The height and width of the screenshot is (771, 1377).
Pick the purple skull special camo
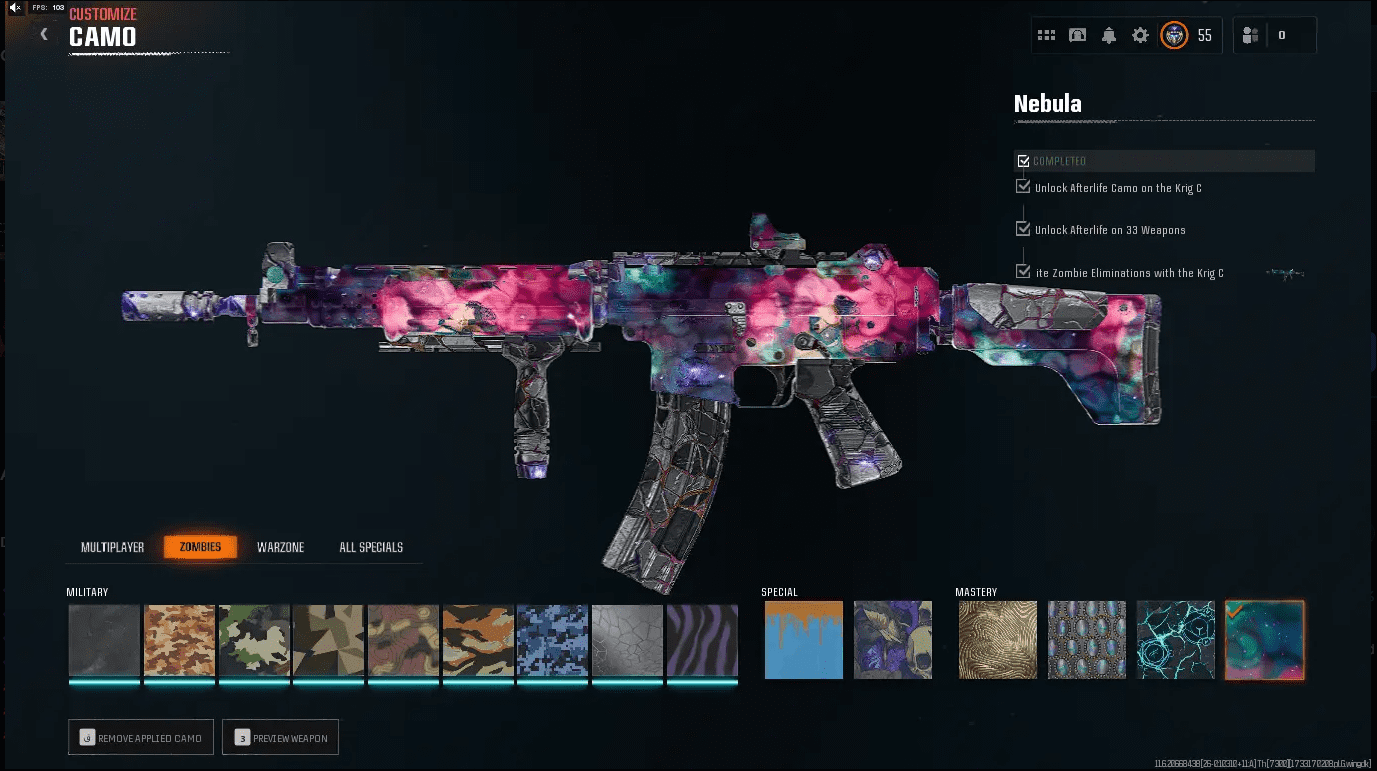click(893, 640)
